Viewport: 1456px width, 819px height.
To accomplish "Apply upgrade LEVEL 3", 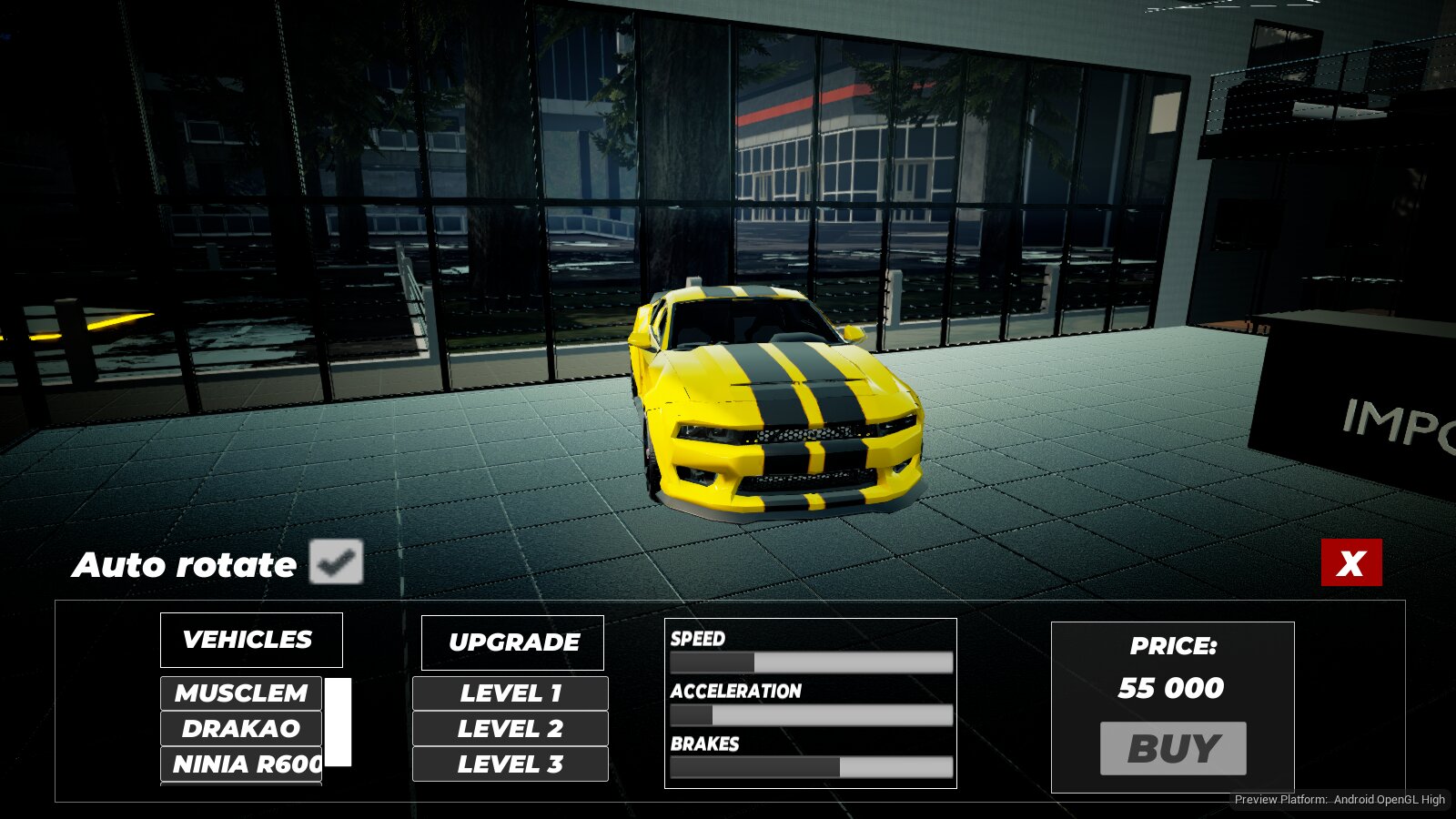I will coord(511,764).
